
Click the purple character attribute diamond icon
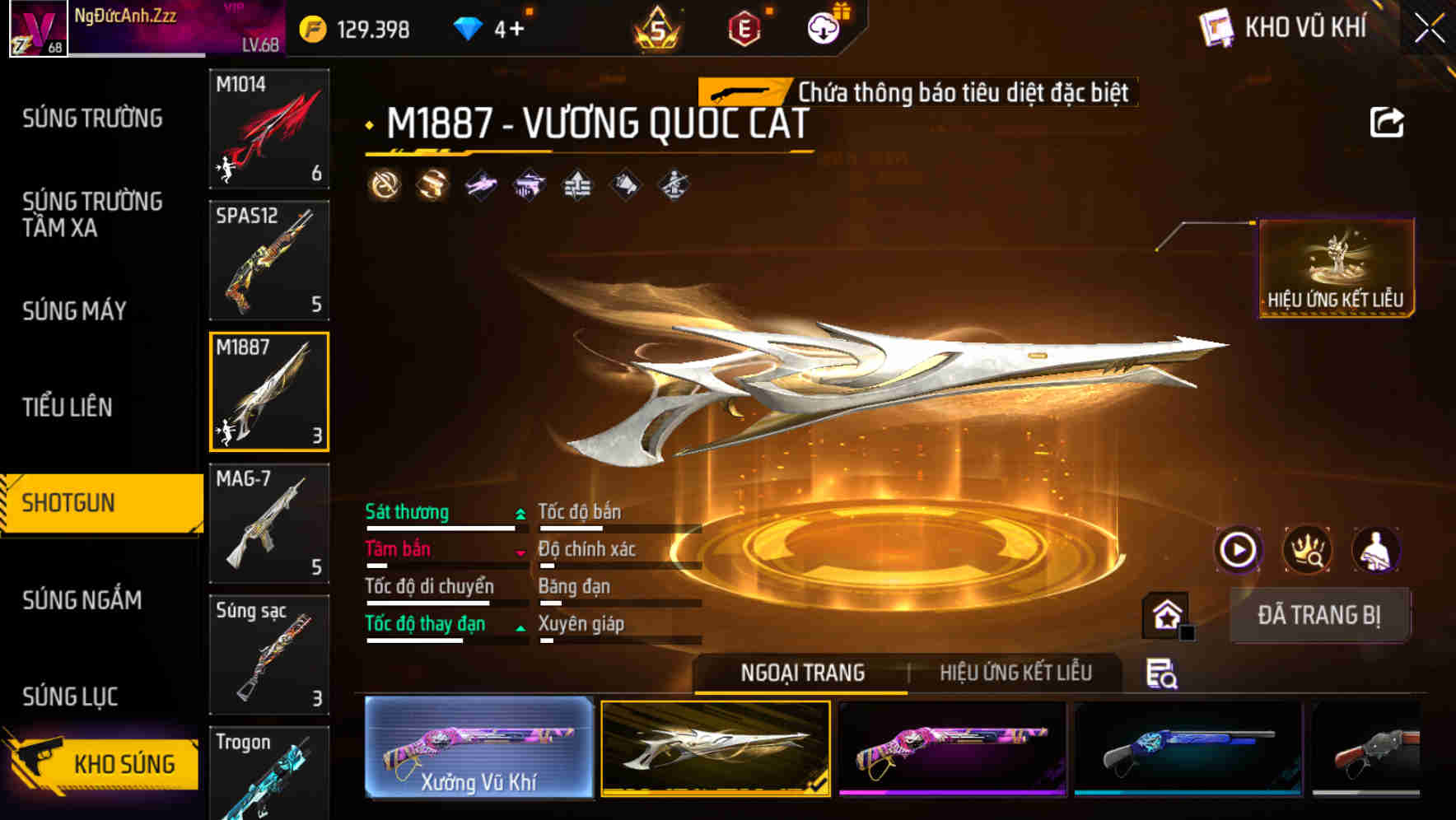click(480, 185)
